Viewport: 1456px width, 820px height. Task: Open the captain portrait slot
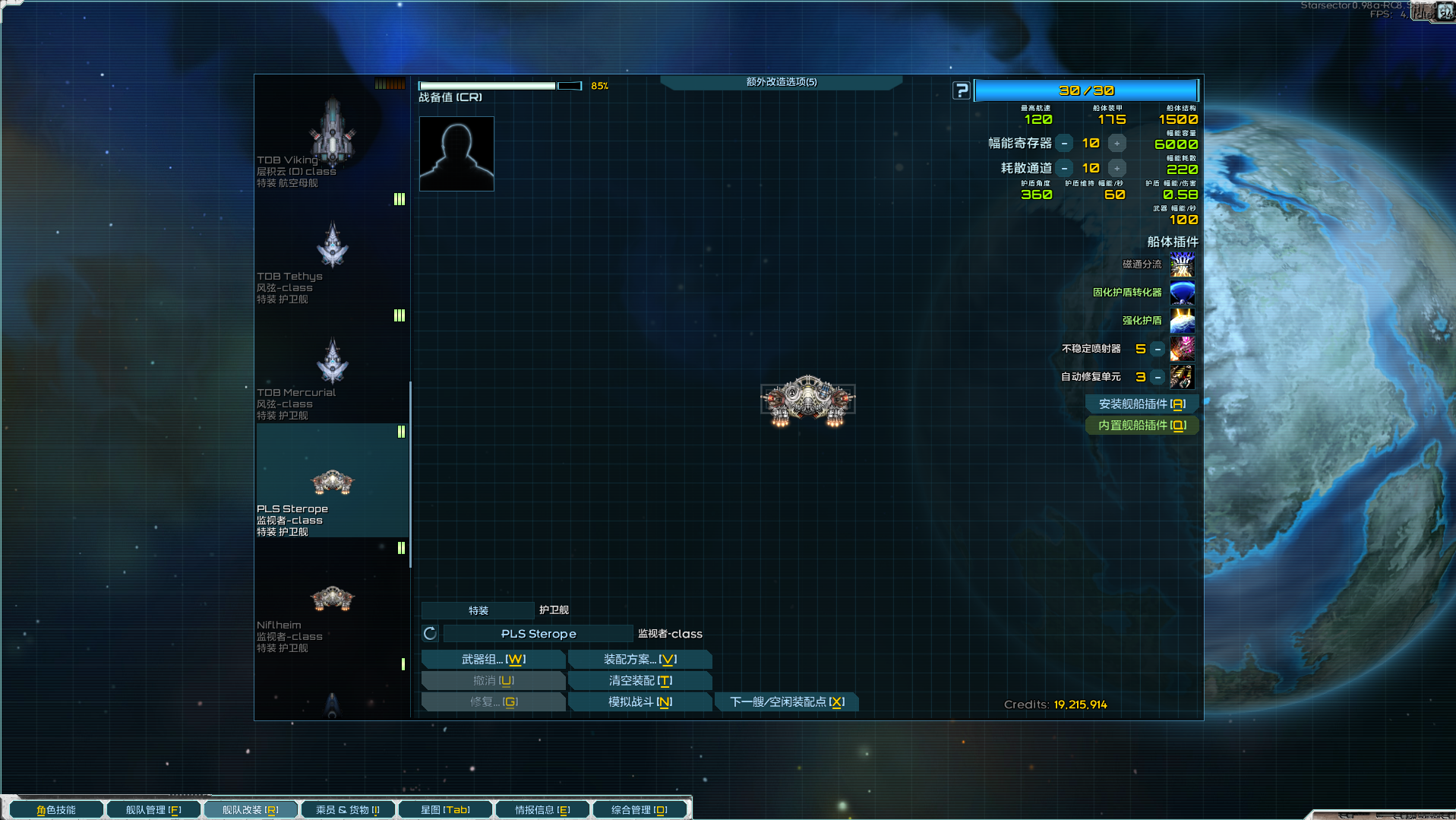click(456, 154)
